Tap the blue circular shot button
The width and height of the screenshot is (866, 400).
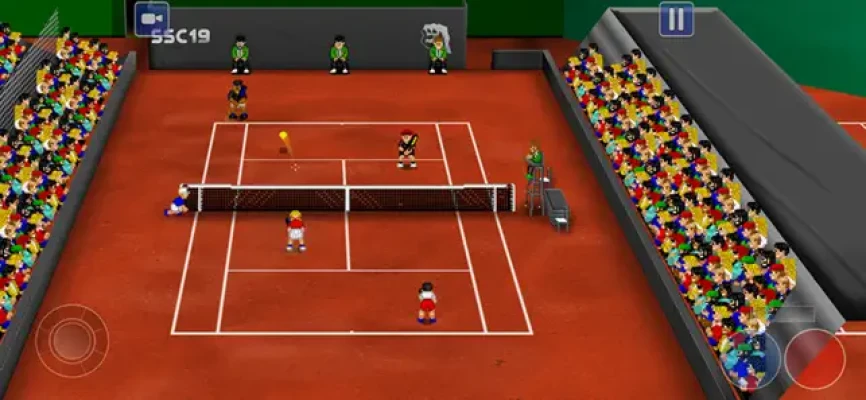point(752,358)
